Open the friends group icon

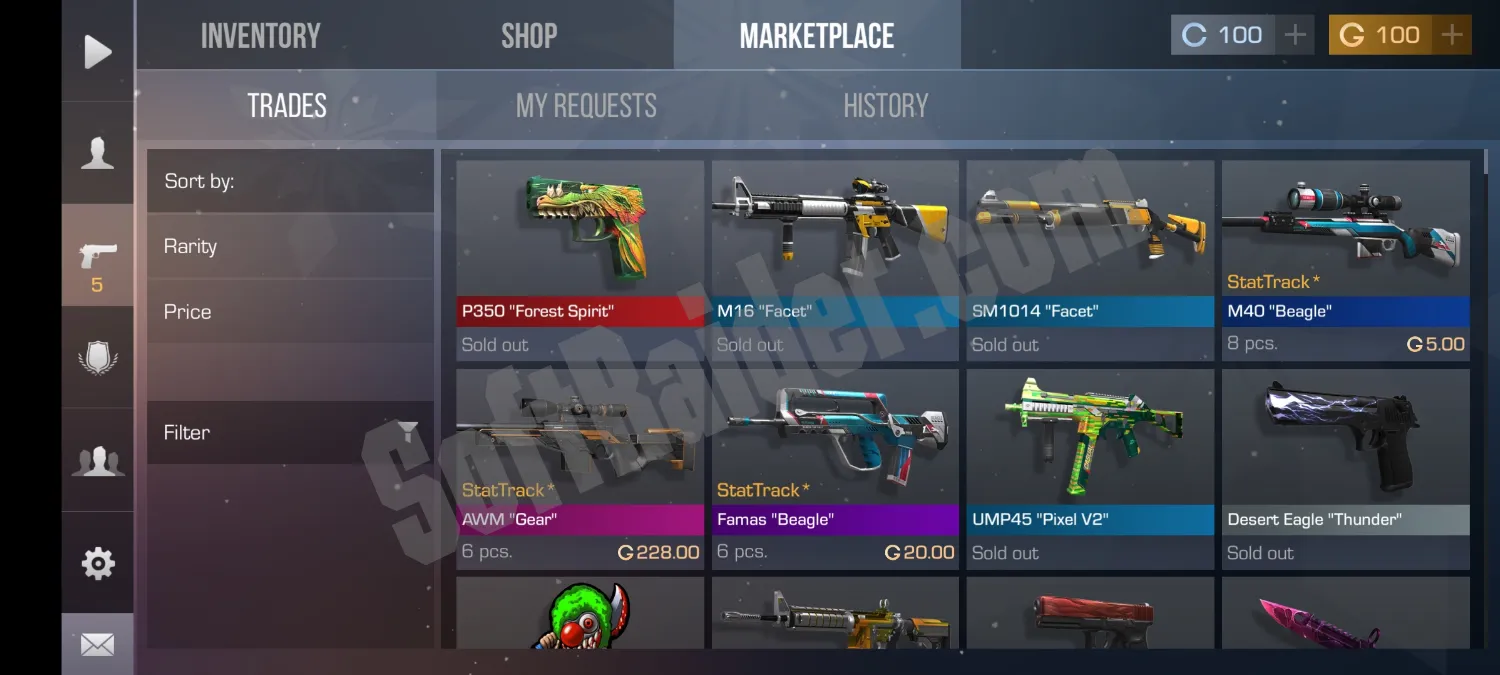coord(98,461)
